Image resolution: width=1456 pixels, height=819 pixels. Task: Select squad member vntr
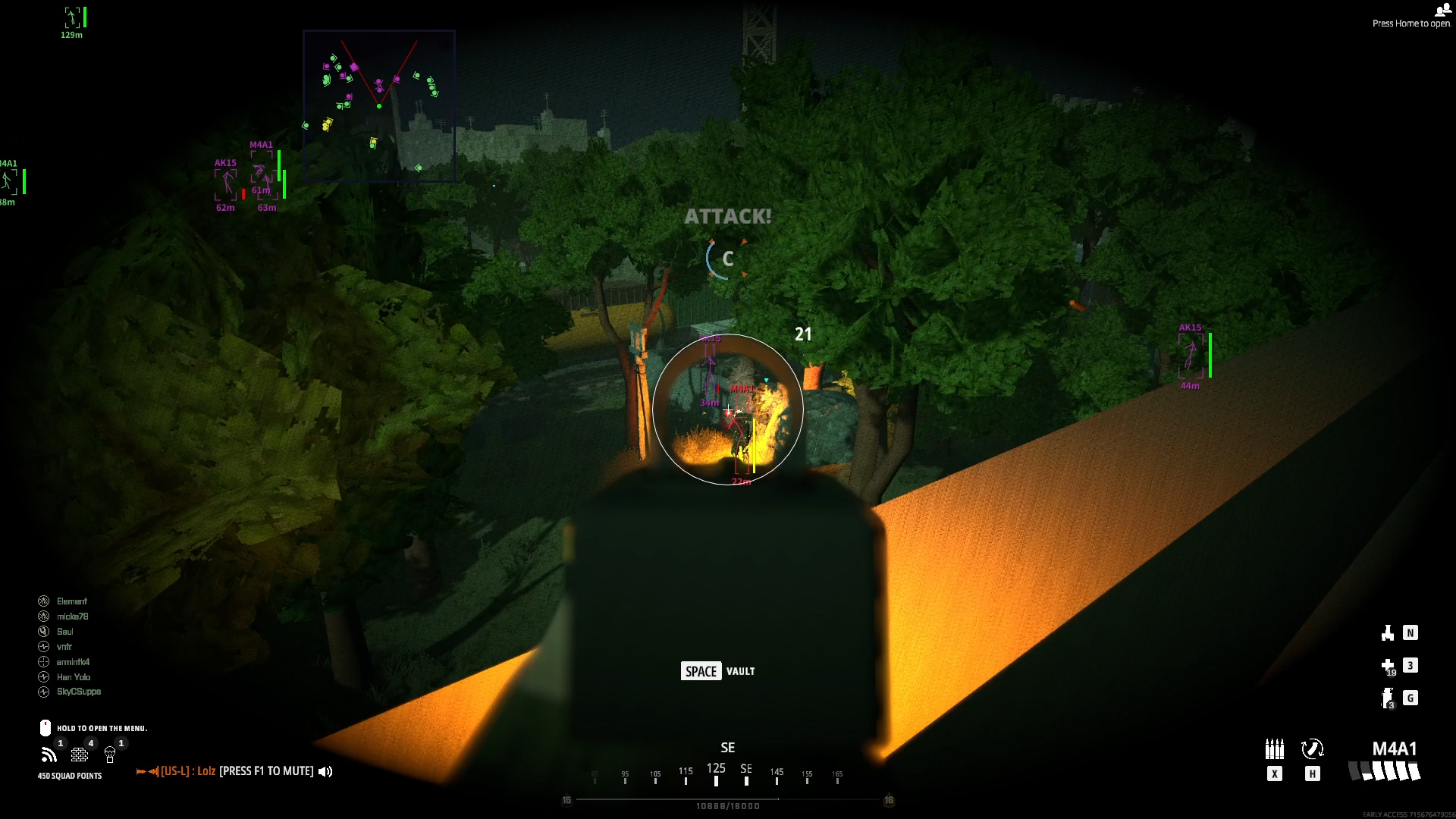tap(64, 647)
